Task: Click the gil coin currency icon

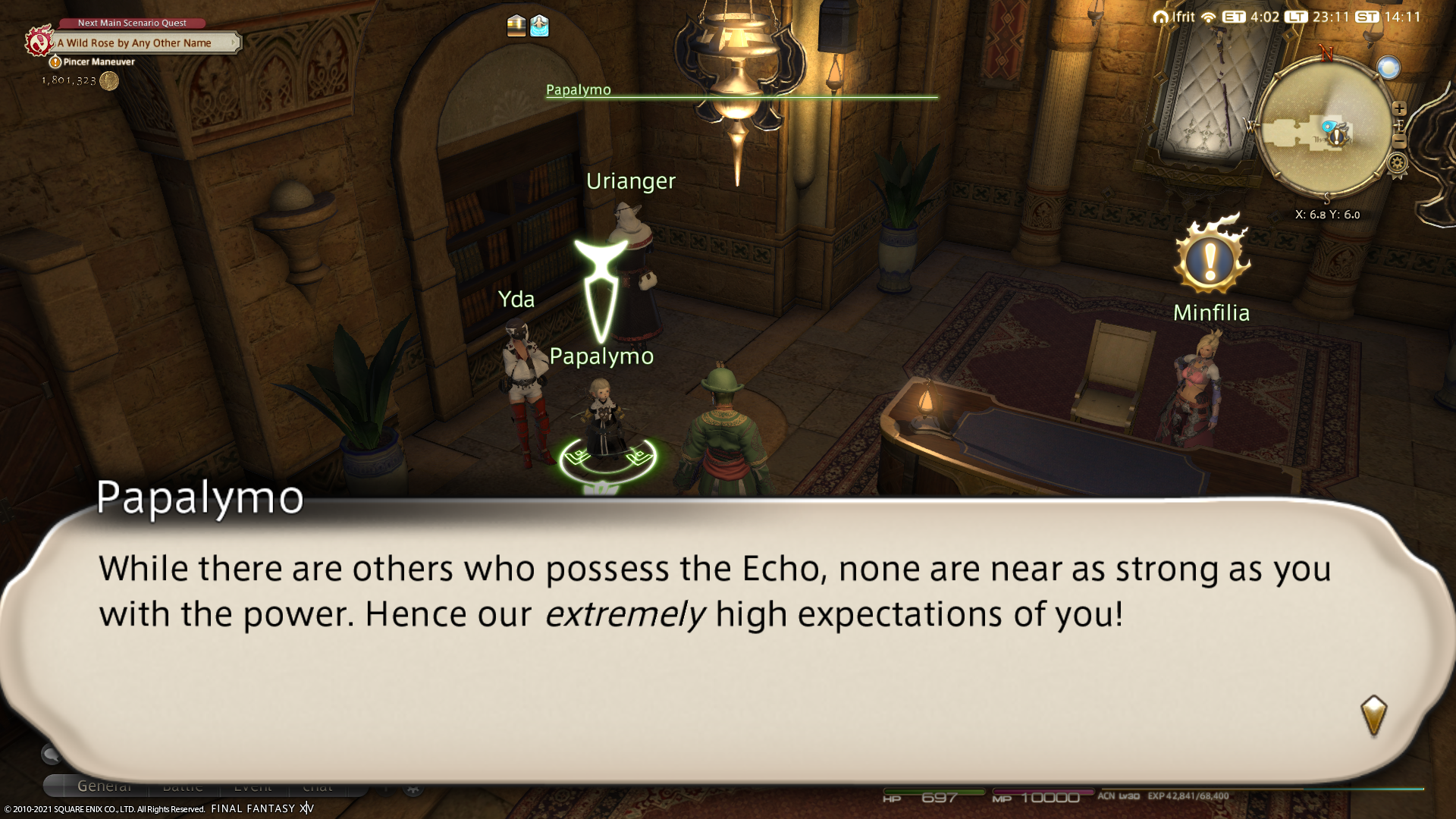Action: [x=109, y=80]
